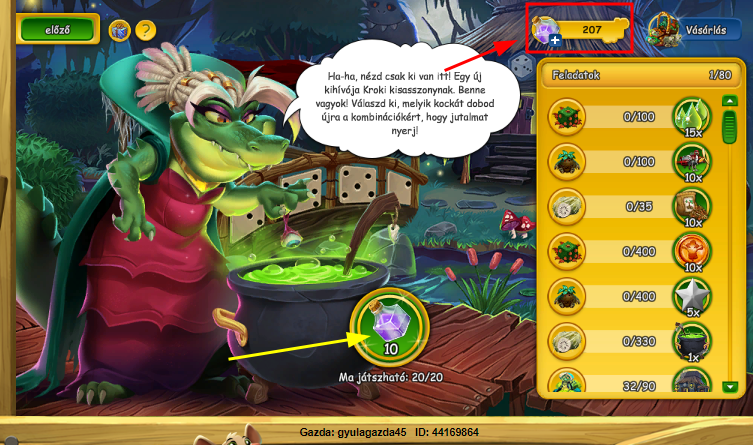
Task: Go back with the green előző button
Action: [x=57, y=30]
